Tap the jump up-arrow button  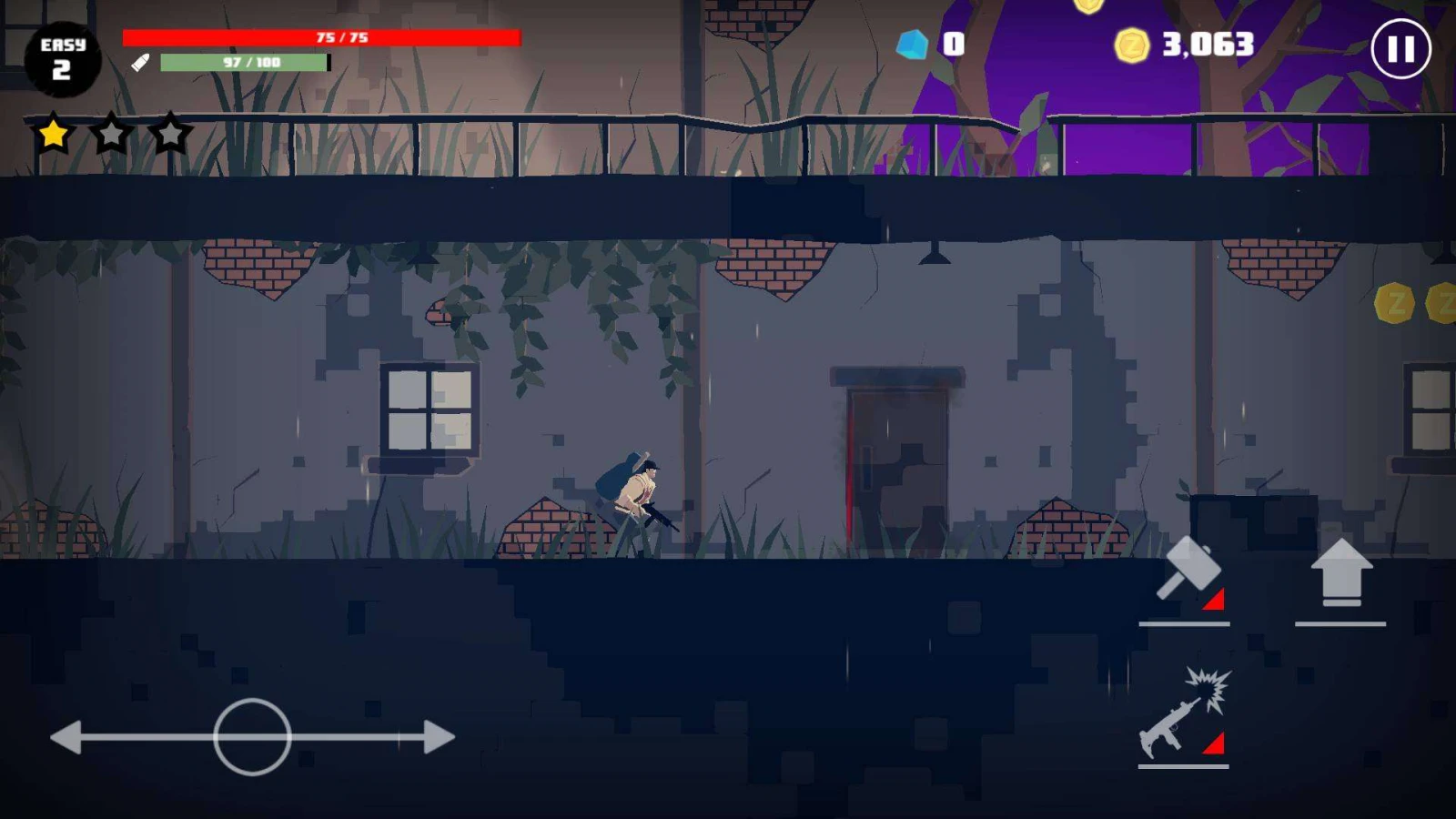(1340, 573)
